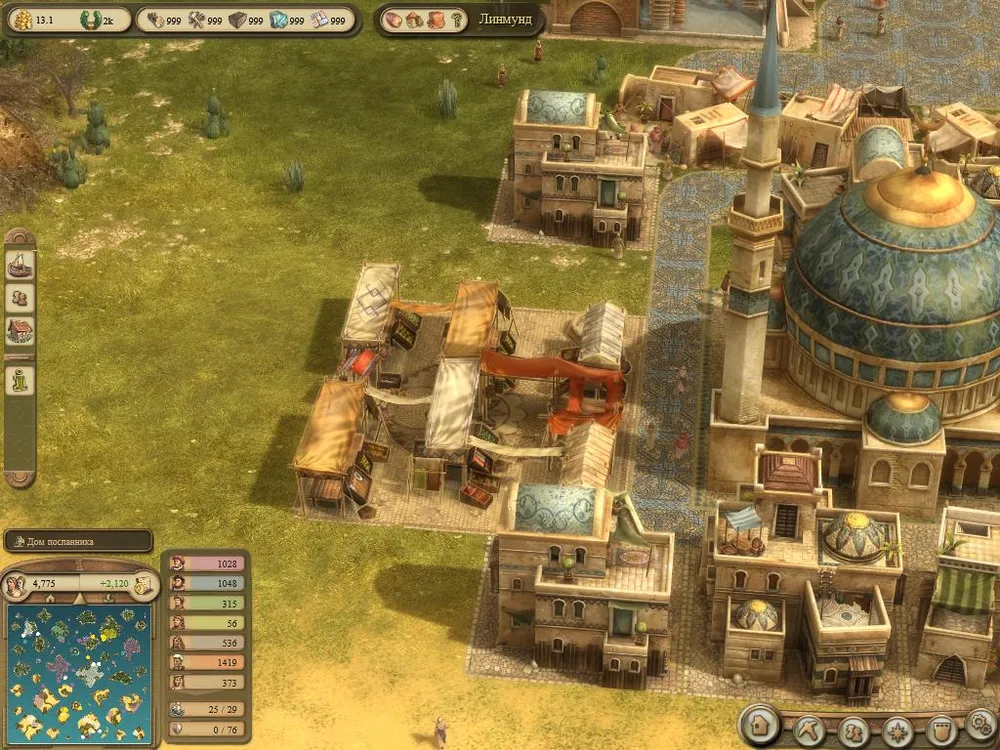Show the tools resource in top bar

(195, 19)
